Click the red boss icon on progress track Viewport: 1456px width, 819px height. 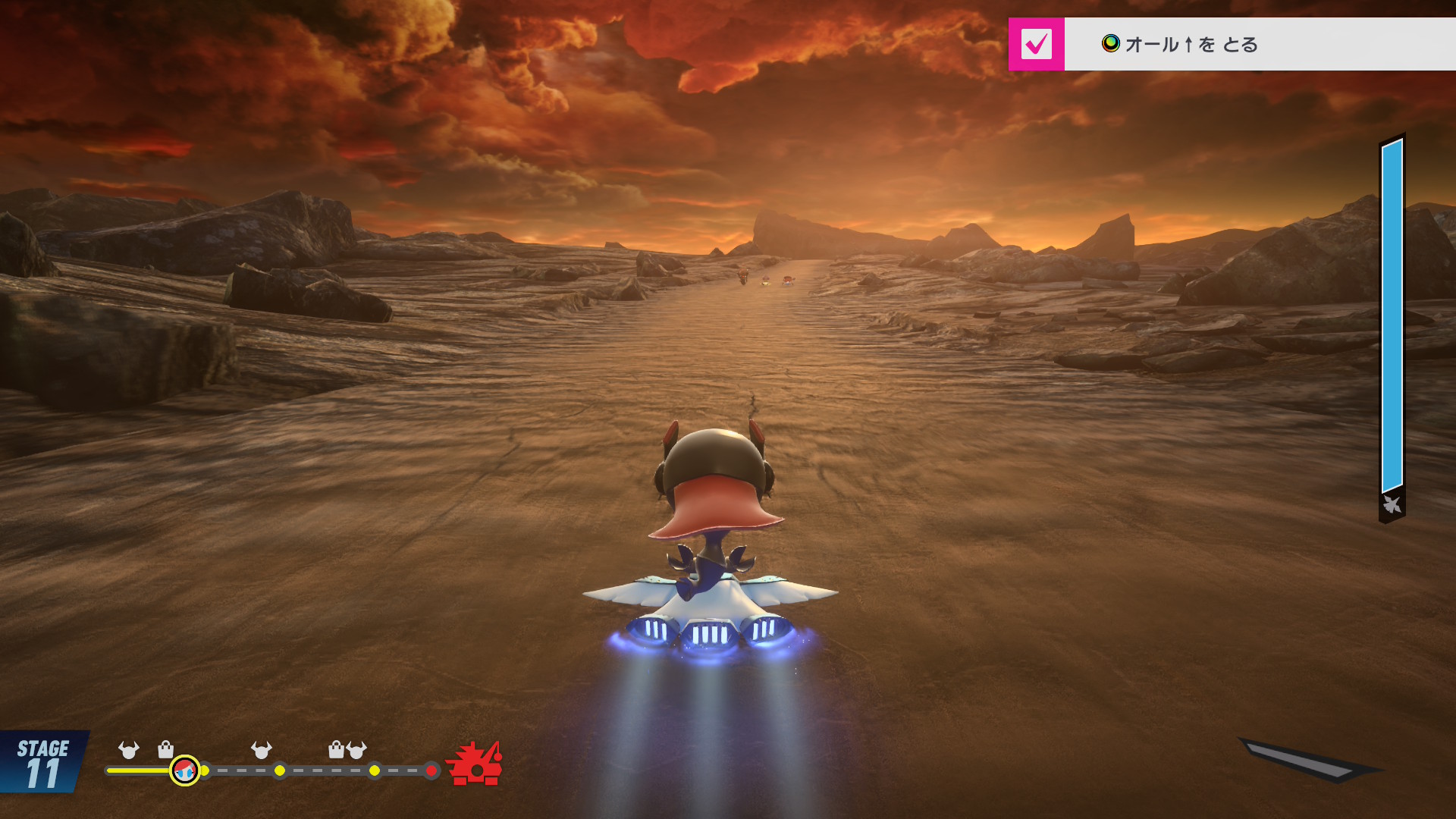[475, 764]
